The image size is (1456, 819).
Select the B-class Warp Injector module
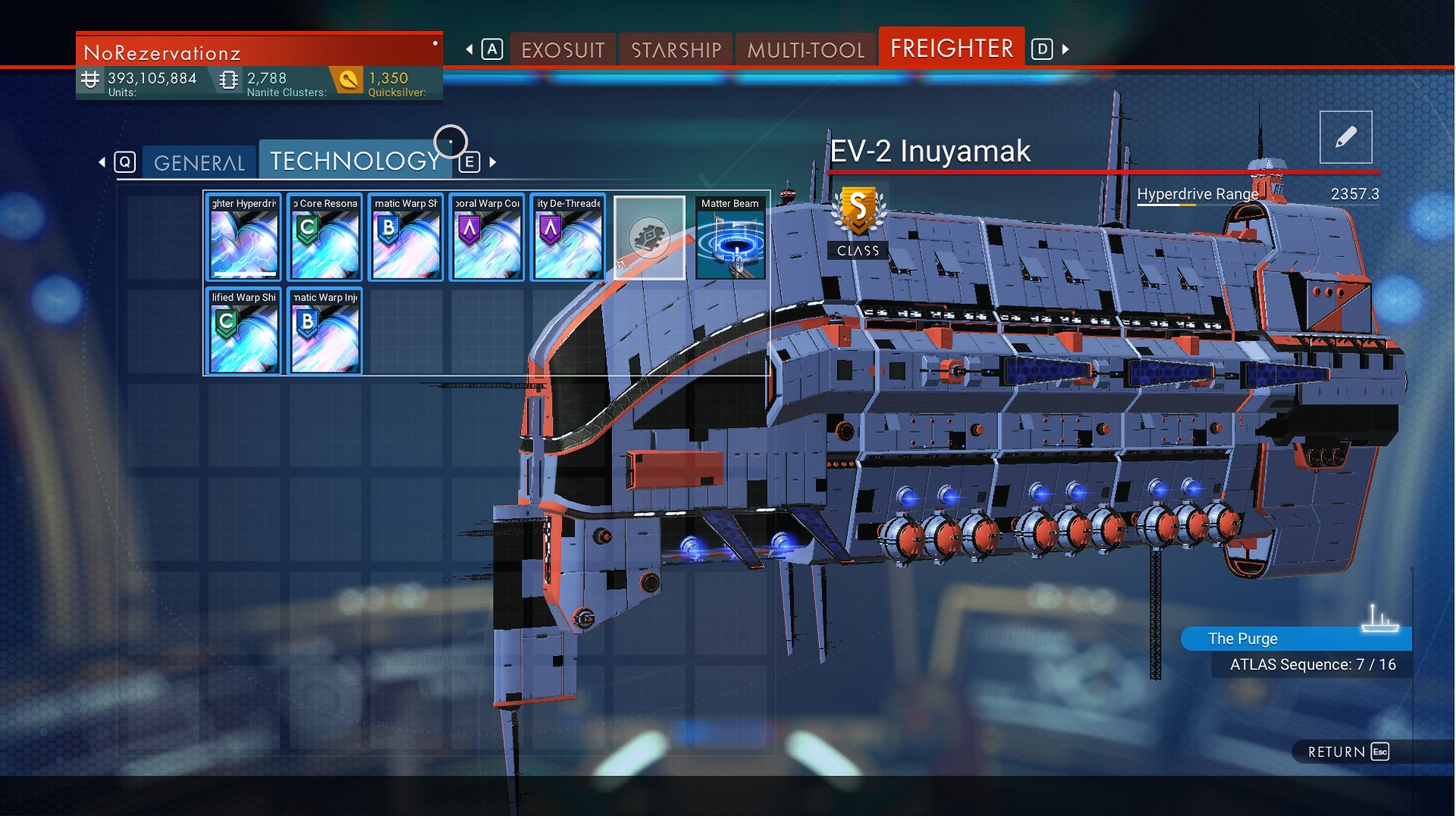coord(325,331)
